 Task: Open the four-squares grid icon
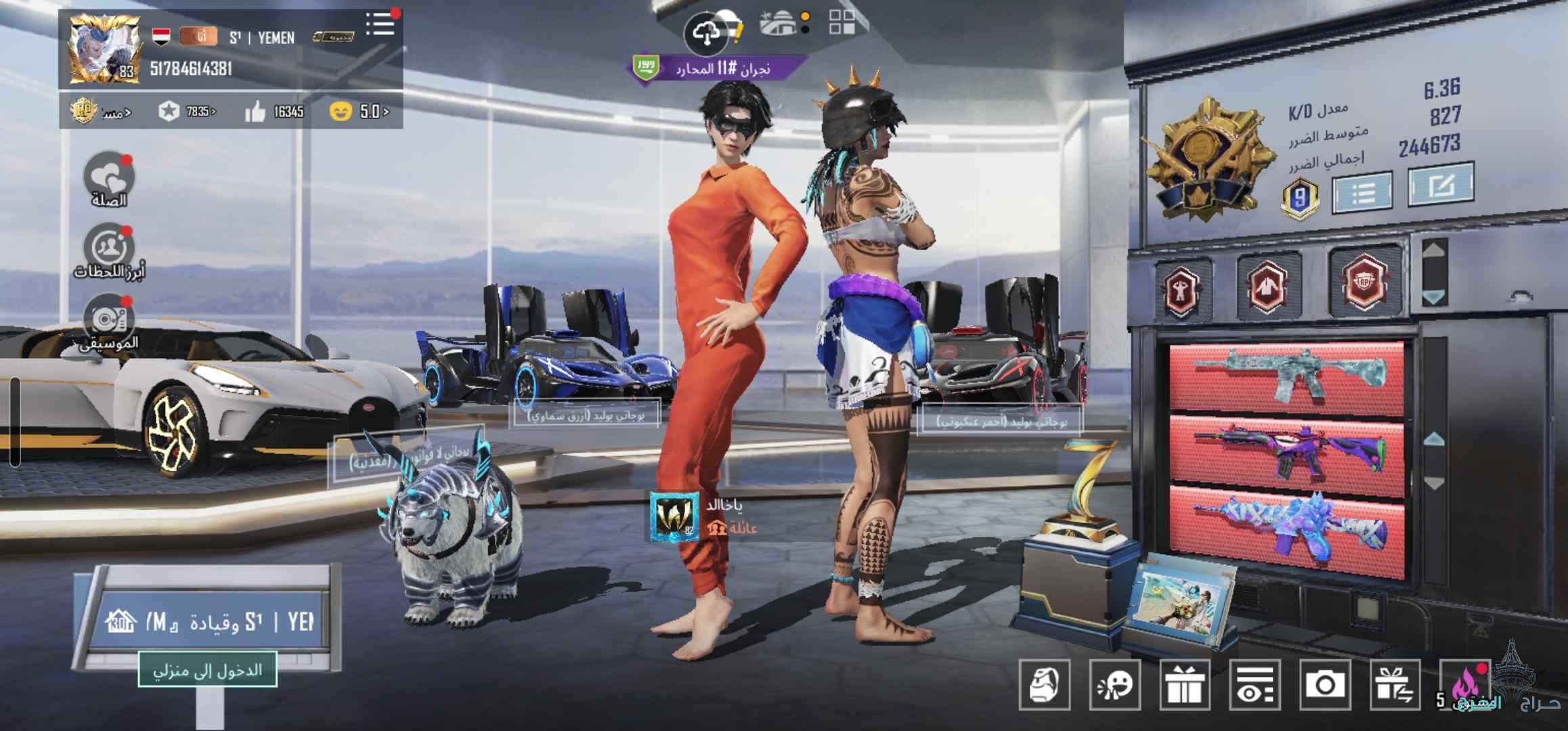click(842, 22)
